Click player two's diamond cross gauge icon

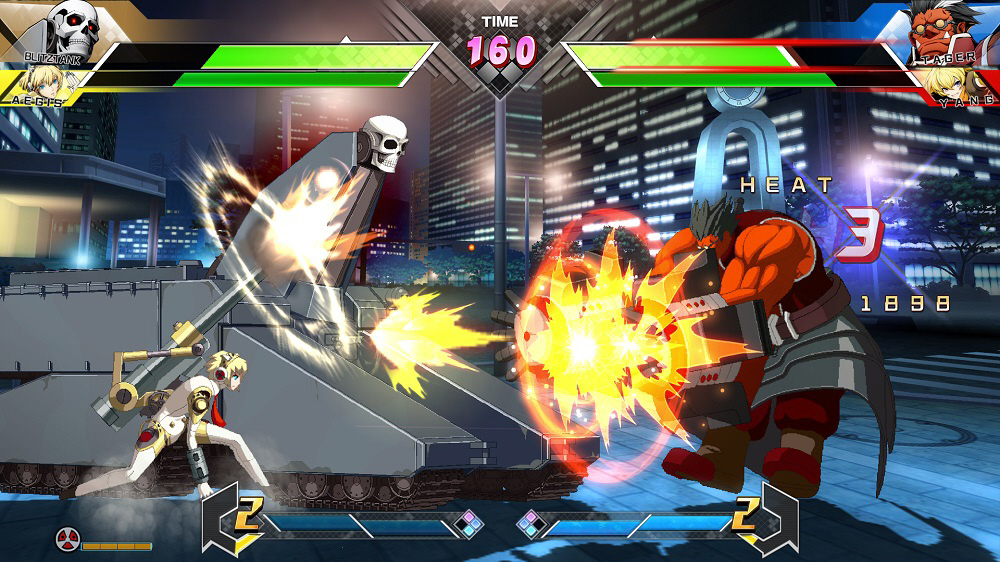530,524
